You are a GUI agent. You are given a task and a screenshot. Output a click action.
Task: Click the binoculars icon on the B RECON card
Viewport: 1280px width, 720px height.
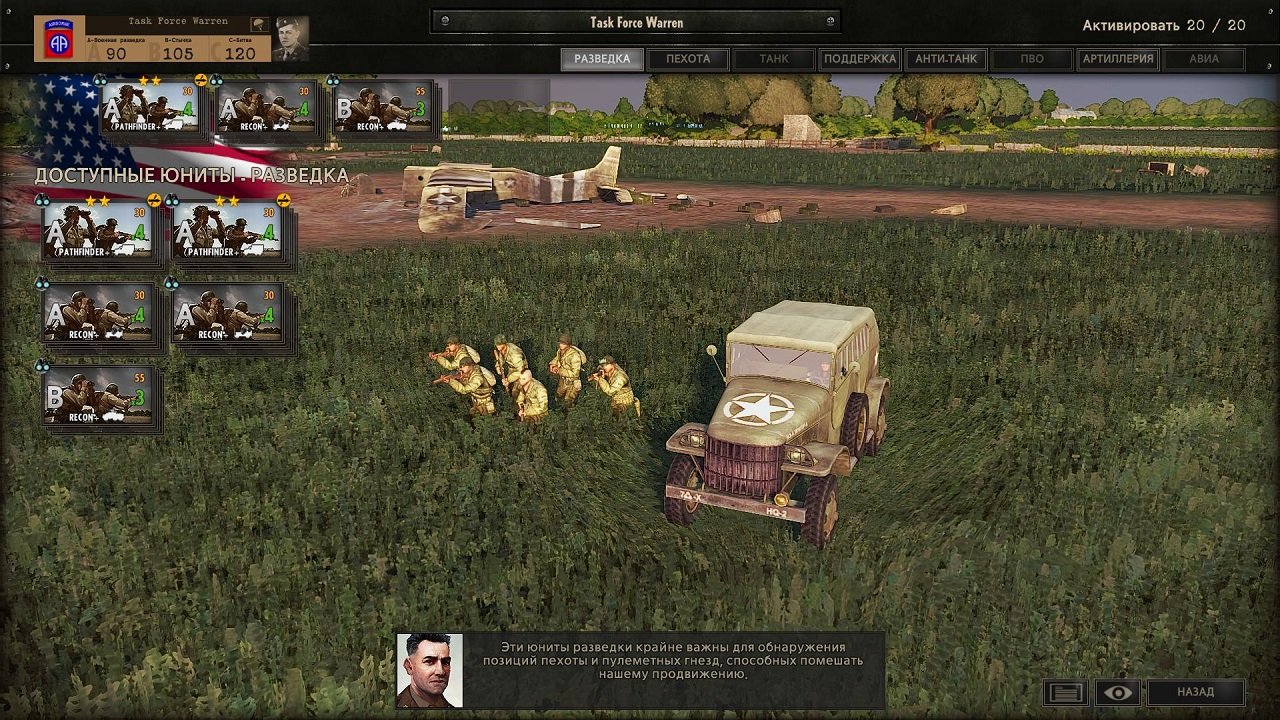[x=44, y=366]
